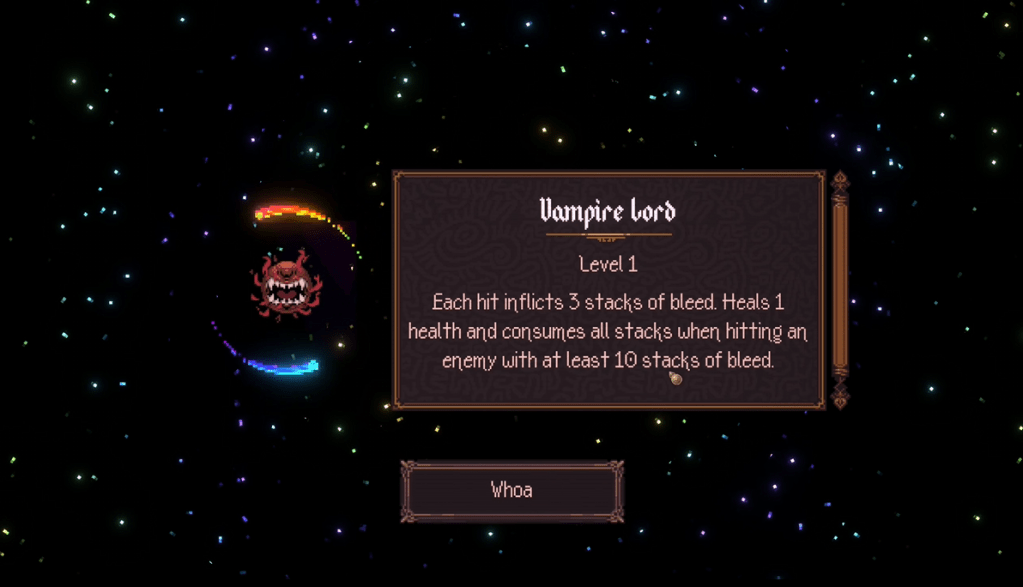
Task: Click the description panel's vertical scrollbar
Action: click(840, 289)
